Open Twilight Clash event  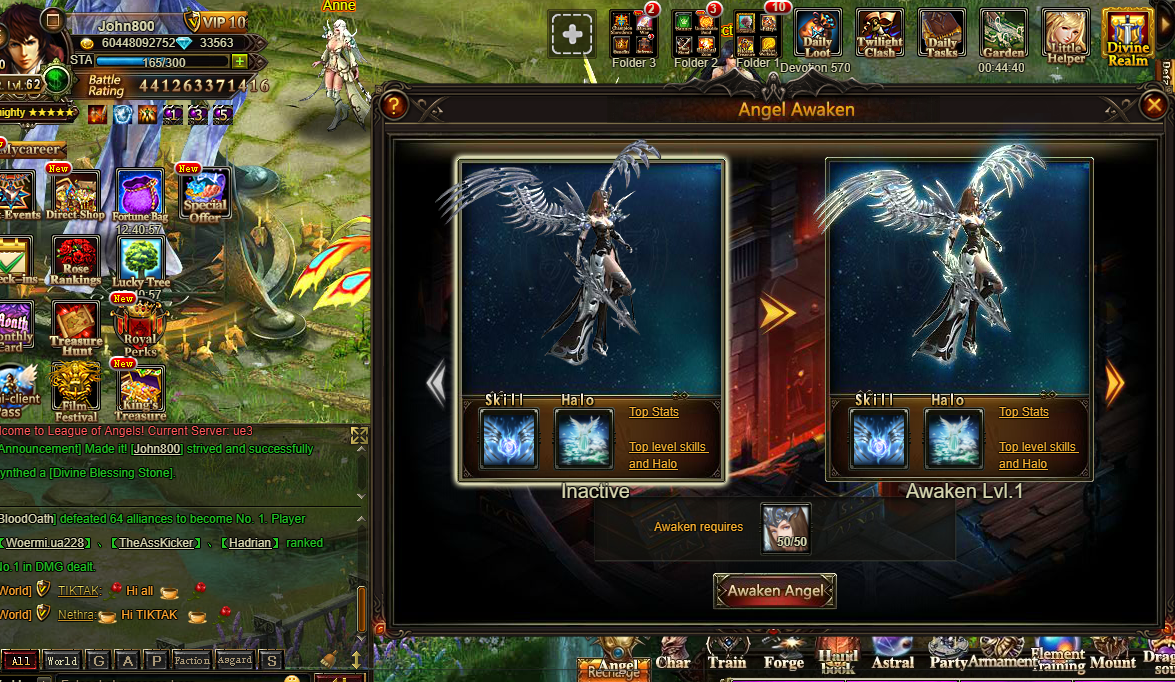pos(880,35)
